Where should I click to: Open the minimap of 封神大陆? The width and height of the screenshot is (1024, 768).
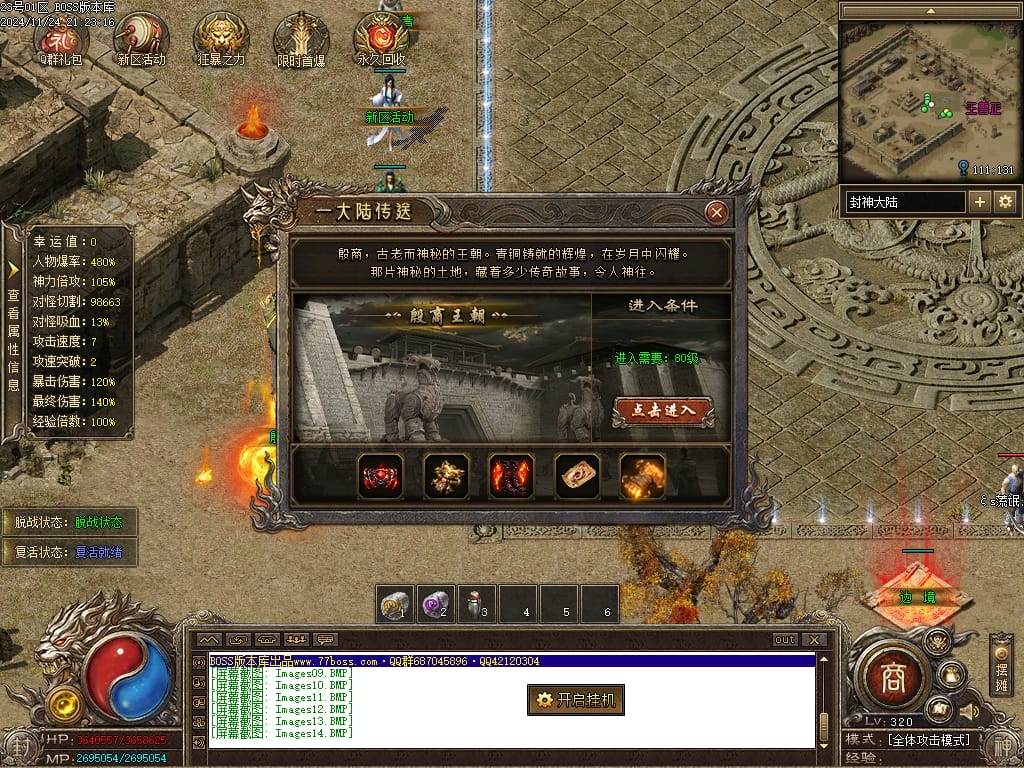pos(929,100)
